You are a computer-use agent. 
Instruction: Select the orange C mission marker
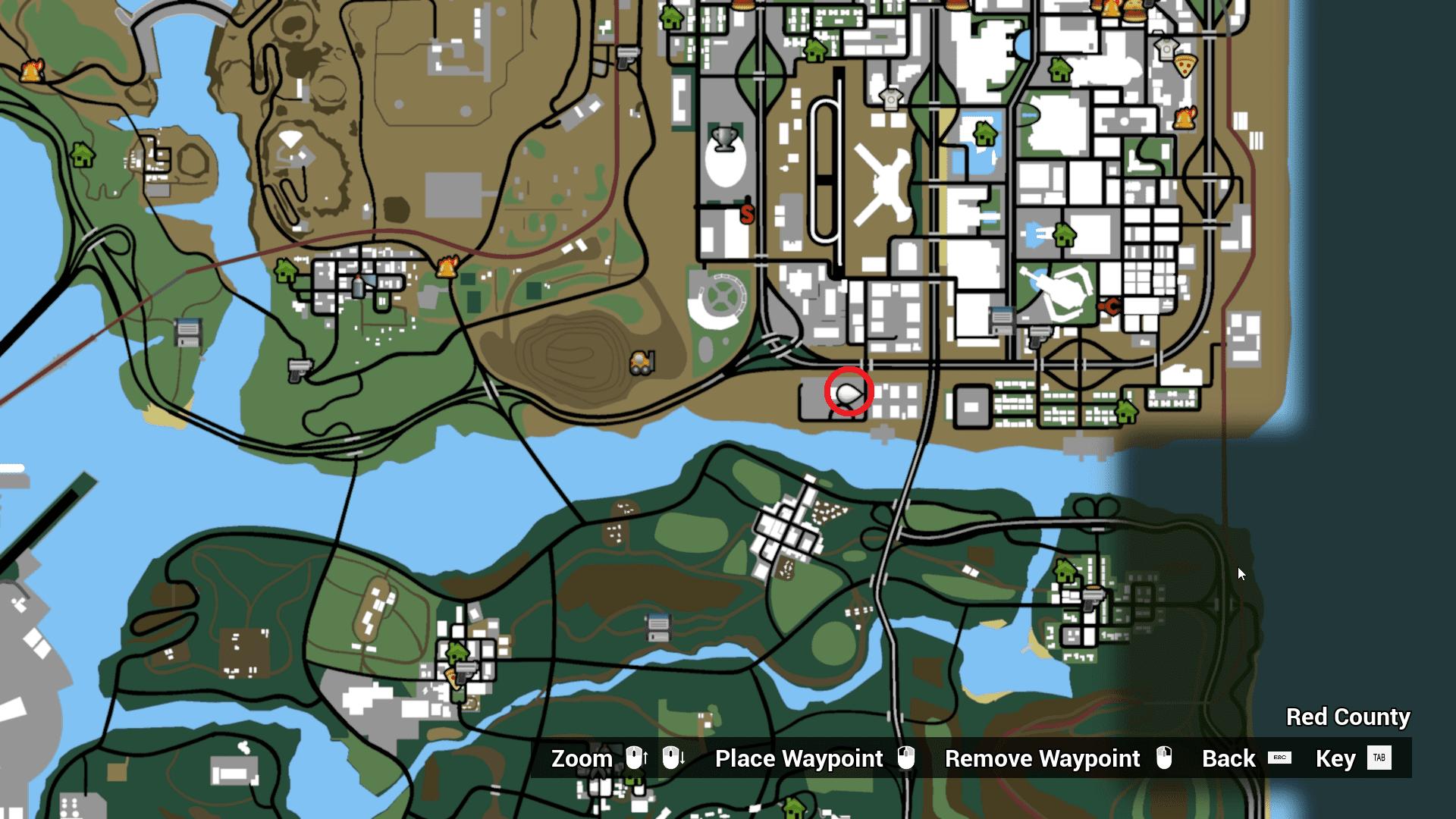(x=1109, y=307)
